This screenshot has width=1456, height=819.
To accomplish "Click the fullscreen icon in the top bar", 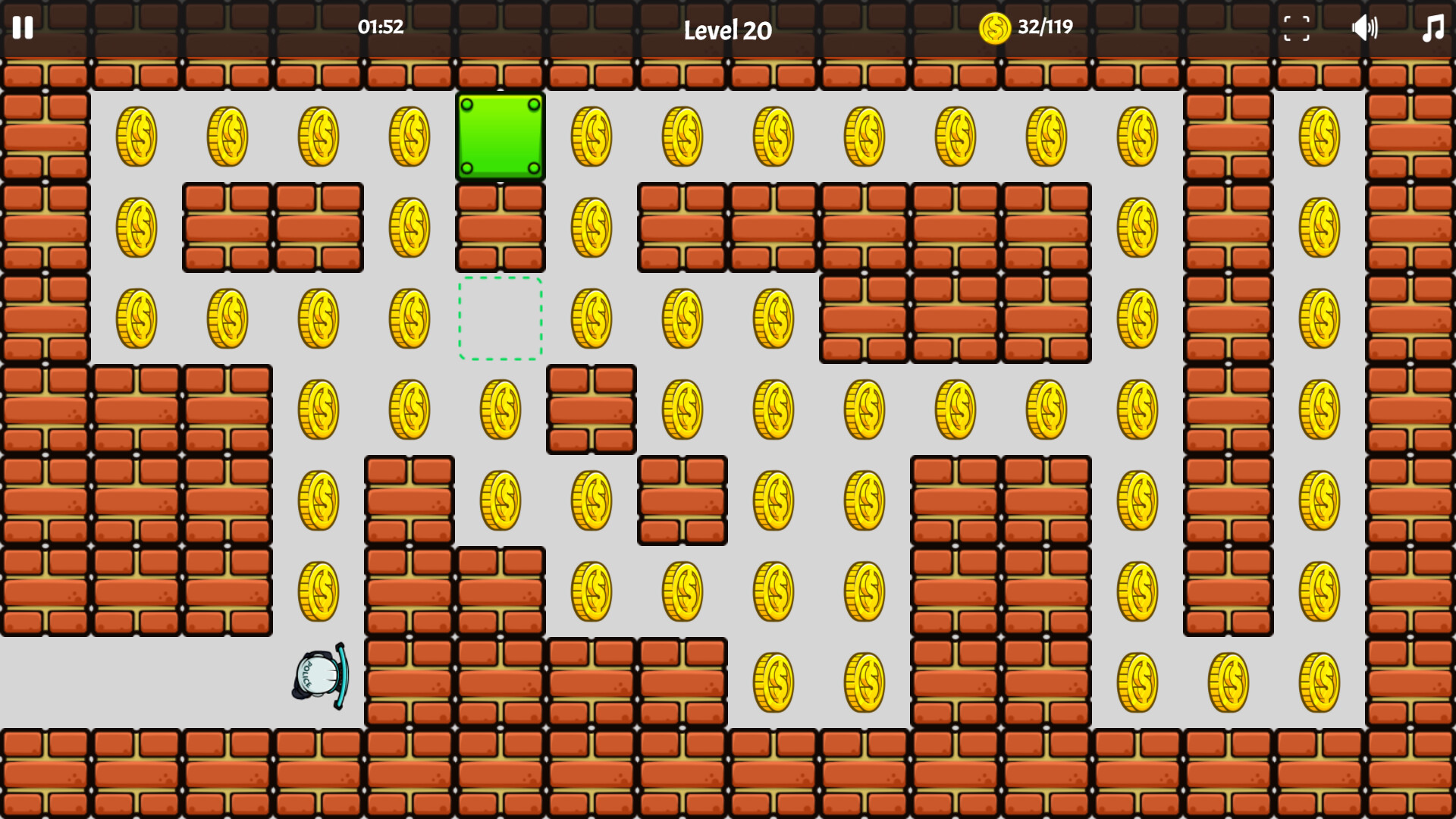I will pyautogui.click(x=1297, y=29).
